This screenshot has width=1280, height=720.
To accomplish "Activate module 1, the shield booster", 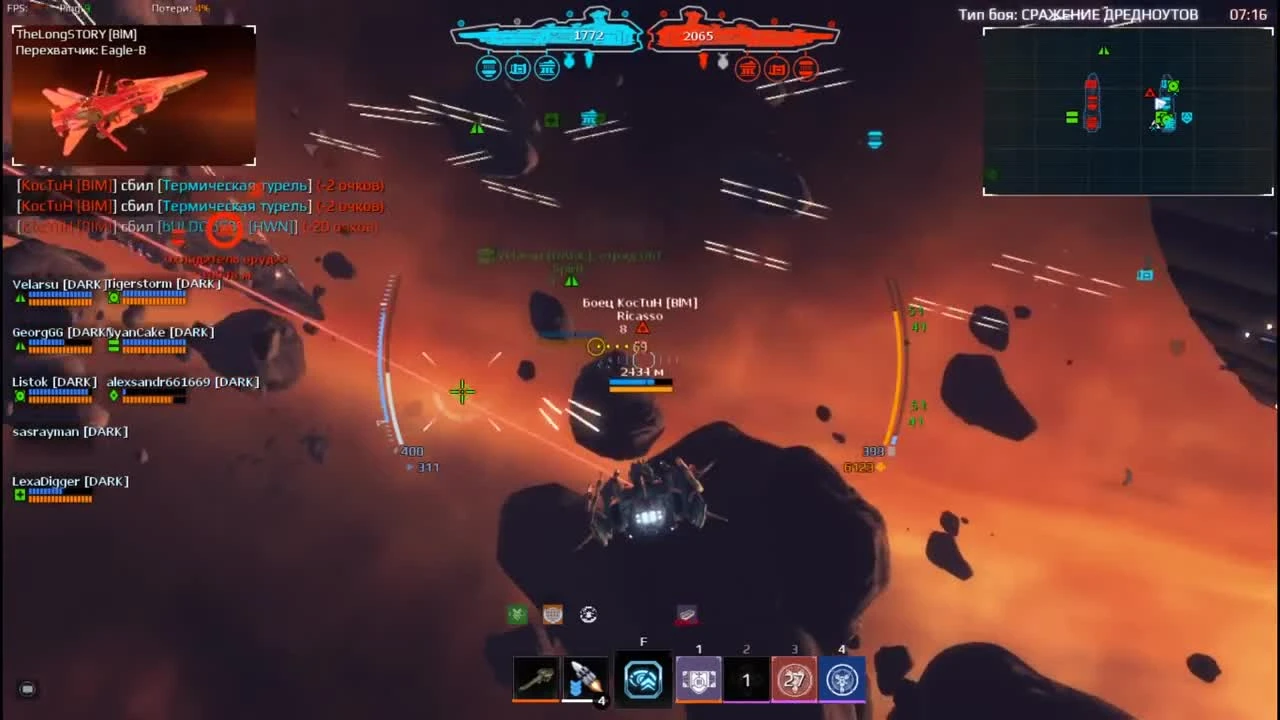I will (699, 680).
